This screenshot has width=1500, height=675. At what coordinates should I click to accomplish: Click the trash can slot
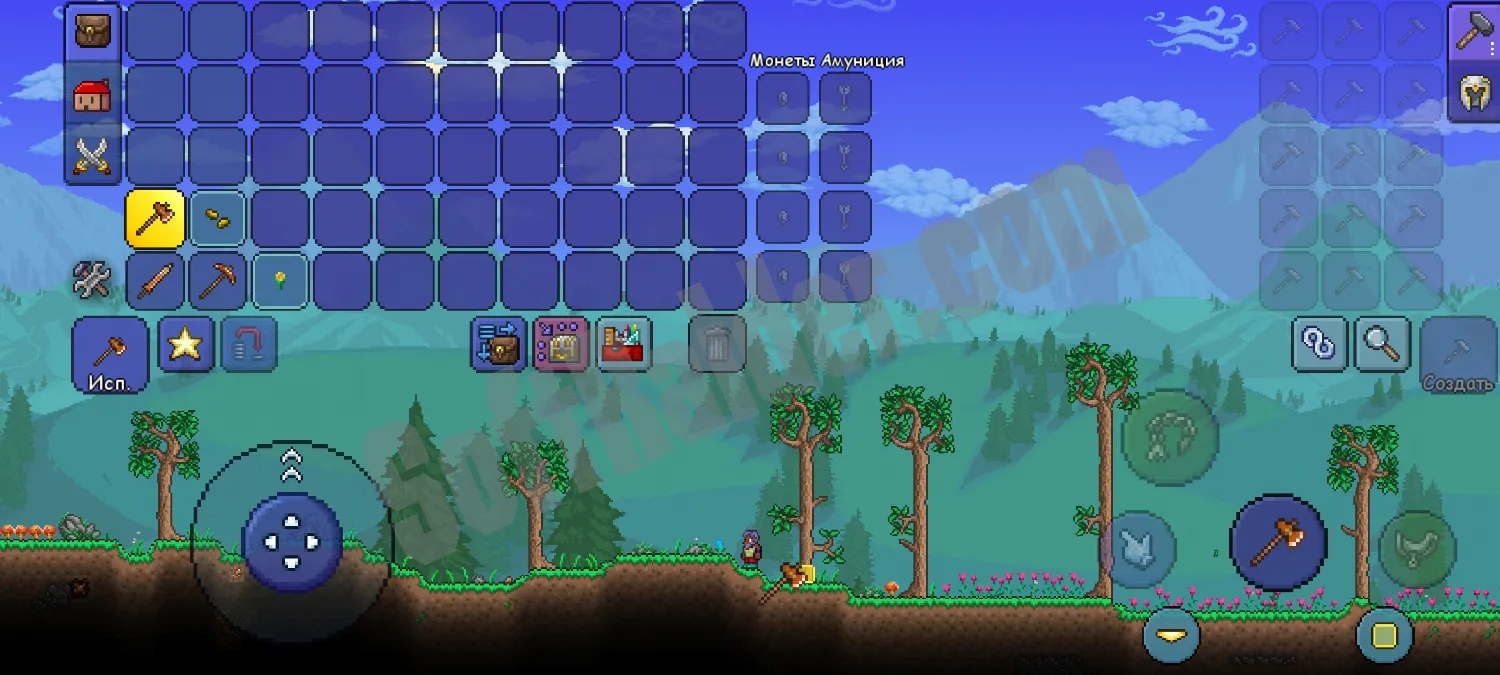pos(717,344)
